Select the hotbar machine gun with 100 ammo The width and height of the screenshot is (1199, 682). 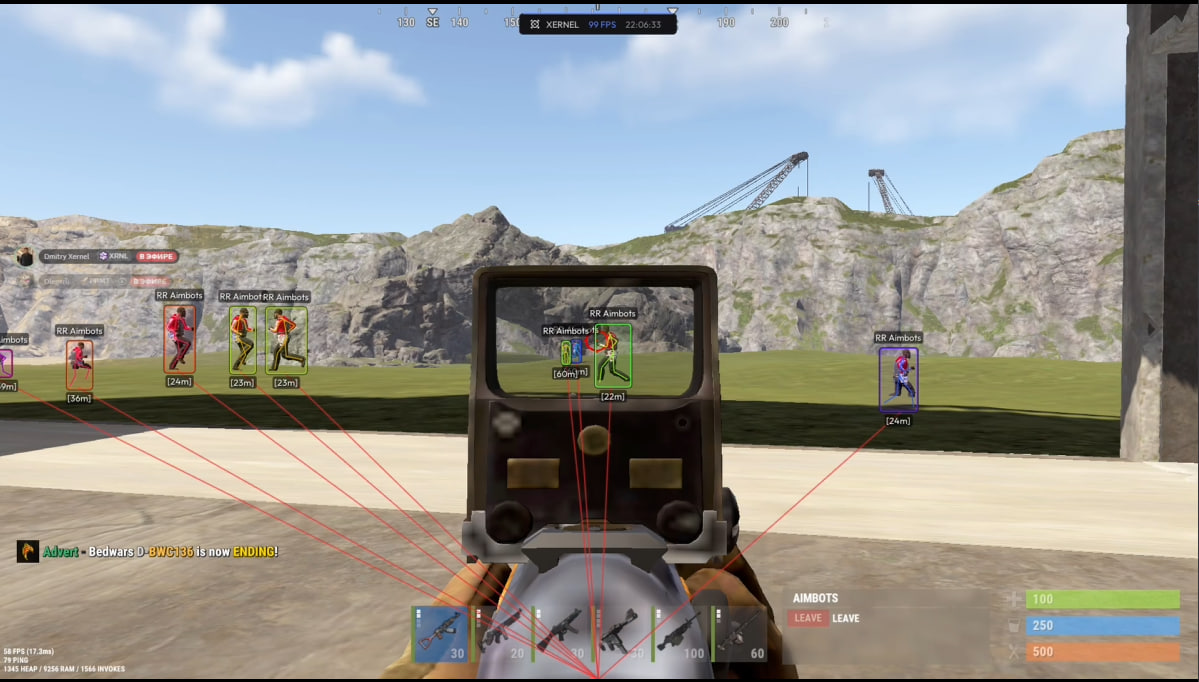coord(680,633)
